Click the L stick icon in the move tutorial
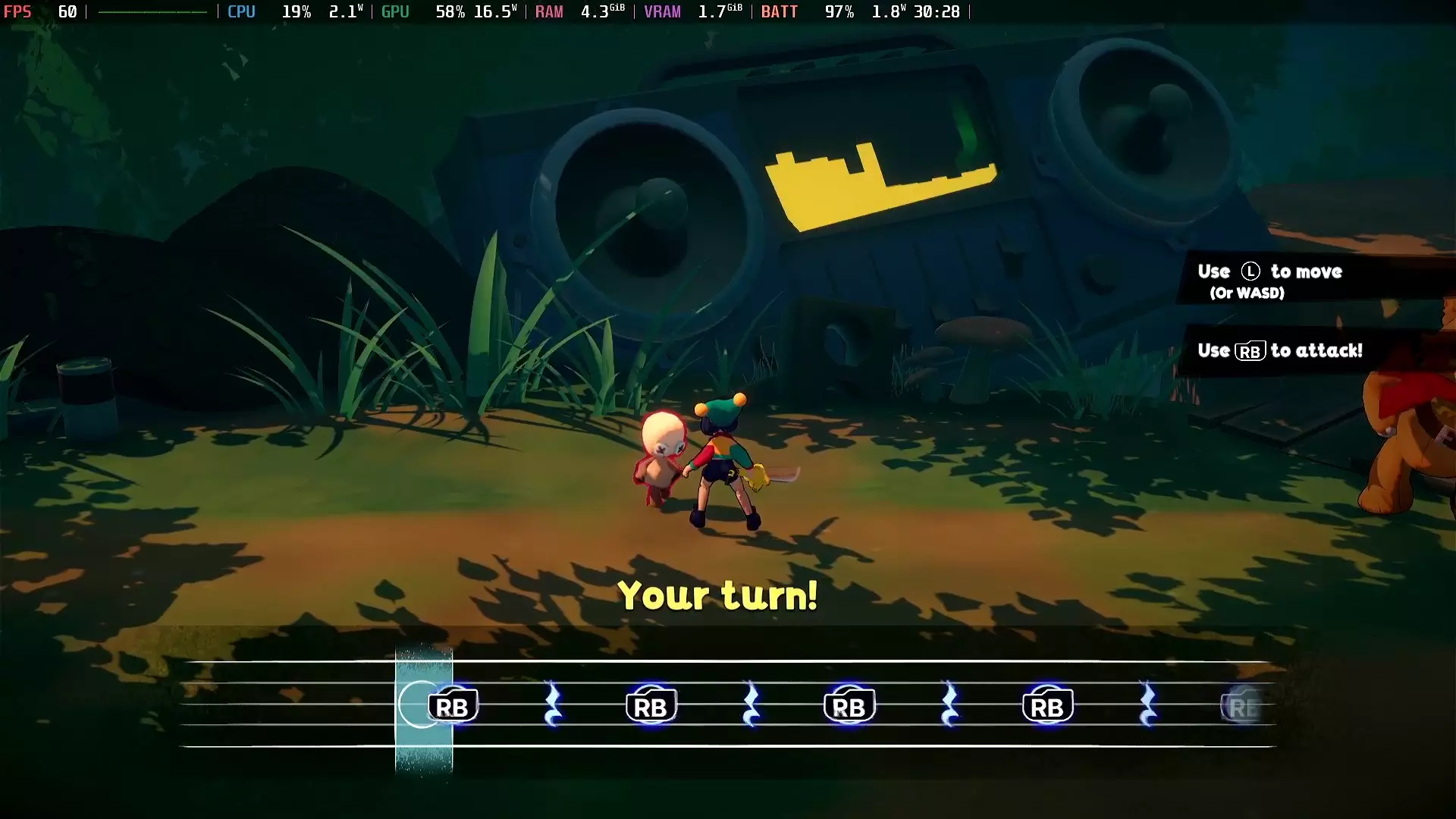Screen dimensions: 1456x819 click(x=1250, y=271)
